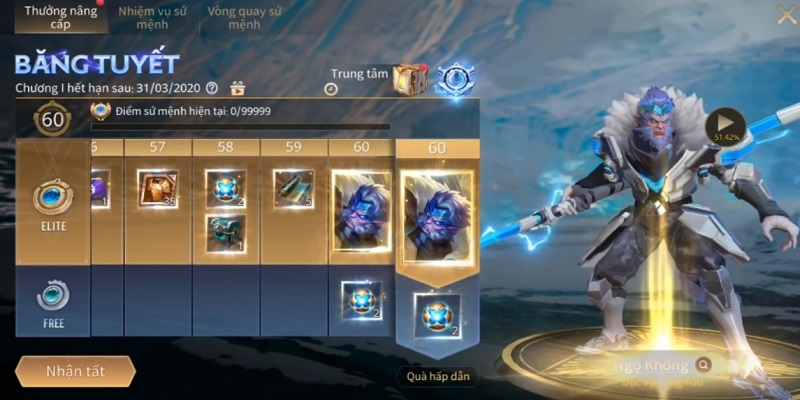This screenshot has height=400, width=800.
Task: Open the Trung tâm treasure chest
Action: pos(410,80)
